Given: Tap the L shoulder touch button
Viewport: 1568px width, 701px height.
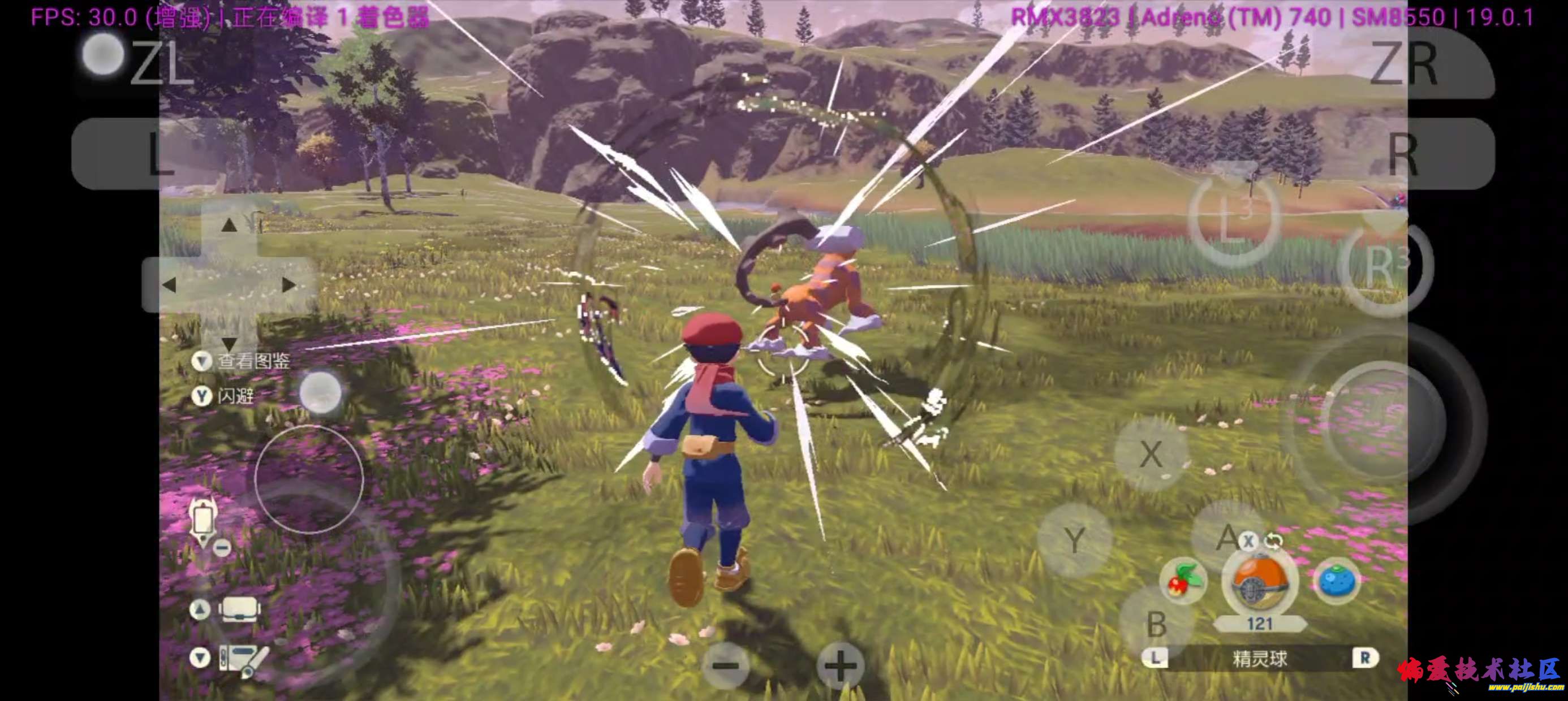Looking at the screenshot, I should point(160,153).
